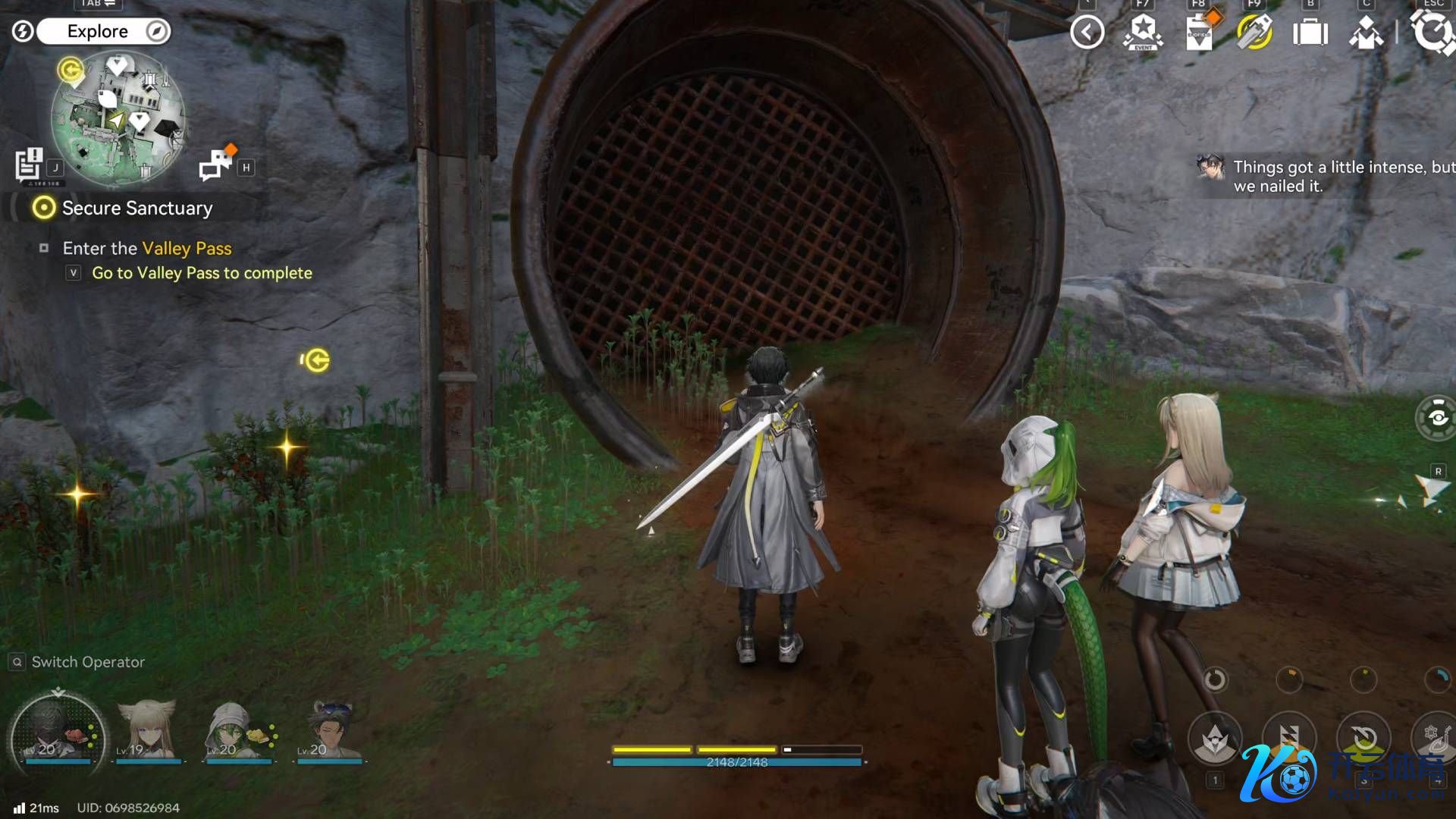Activate the green circular-arrow skill

(1363, 738)
